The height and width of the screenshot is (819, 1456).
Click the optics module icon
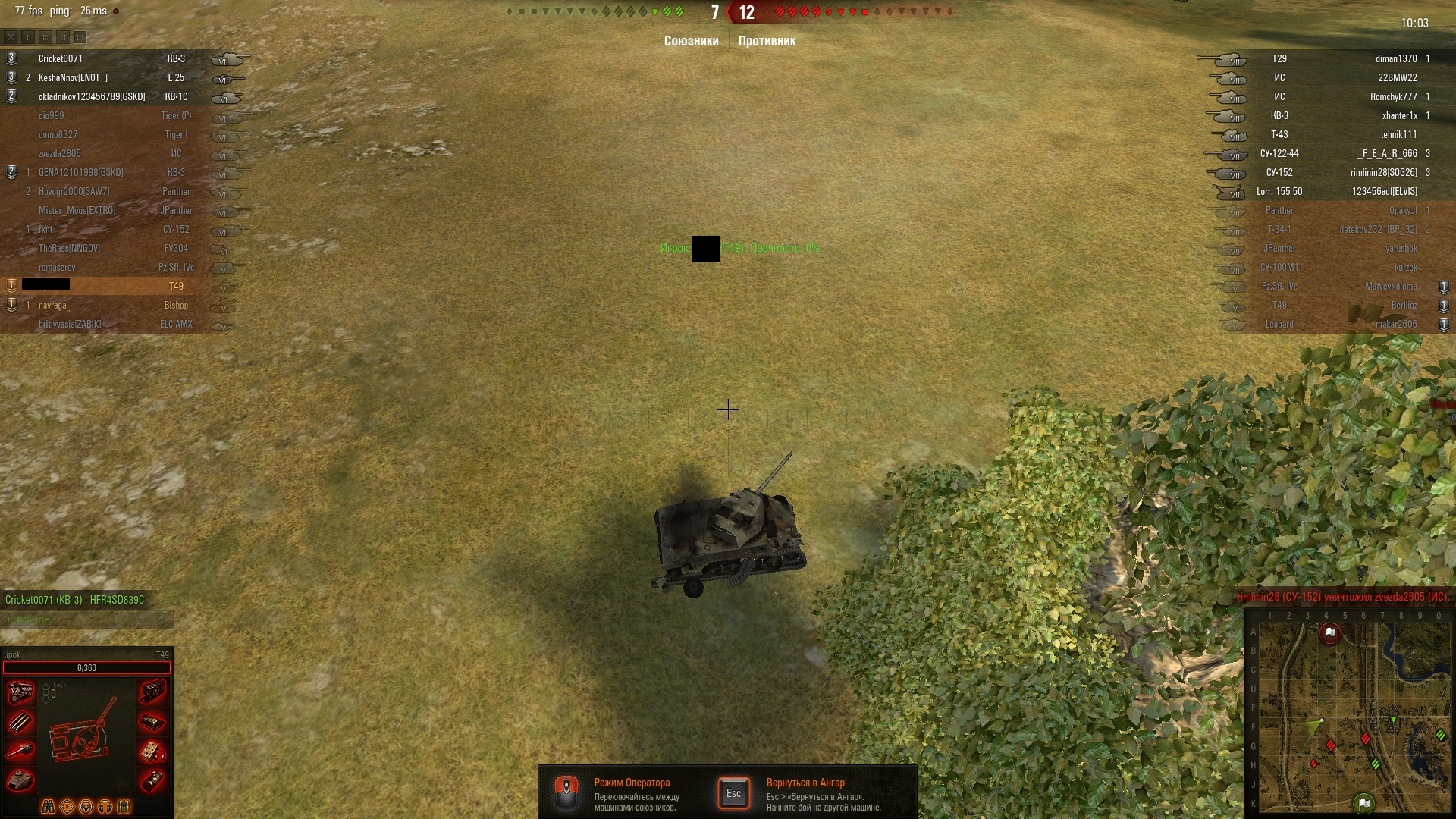tap(152, 780)
